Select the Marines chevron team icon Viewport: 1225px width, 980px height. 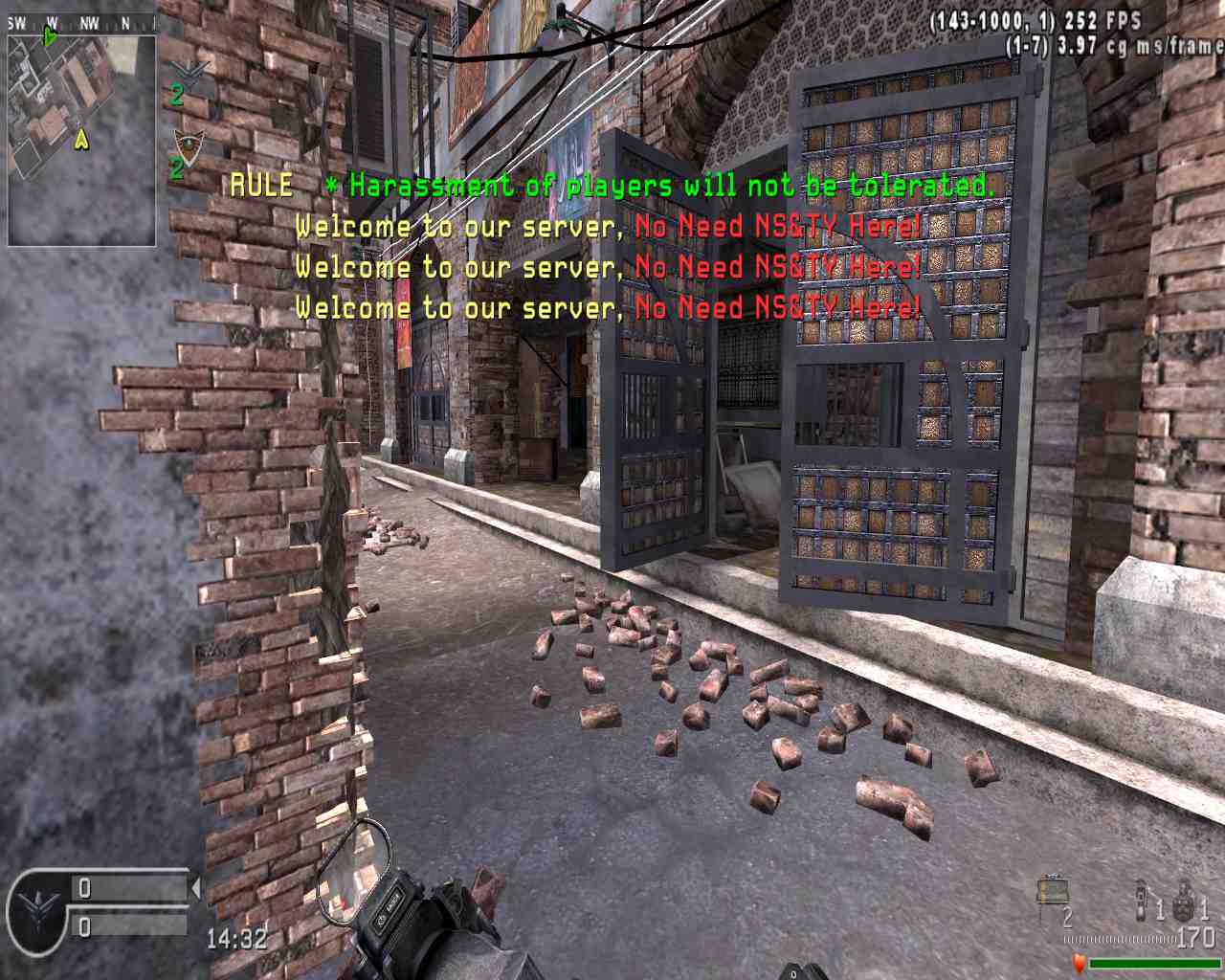186,70
